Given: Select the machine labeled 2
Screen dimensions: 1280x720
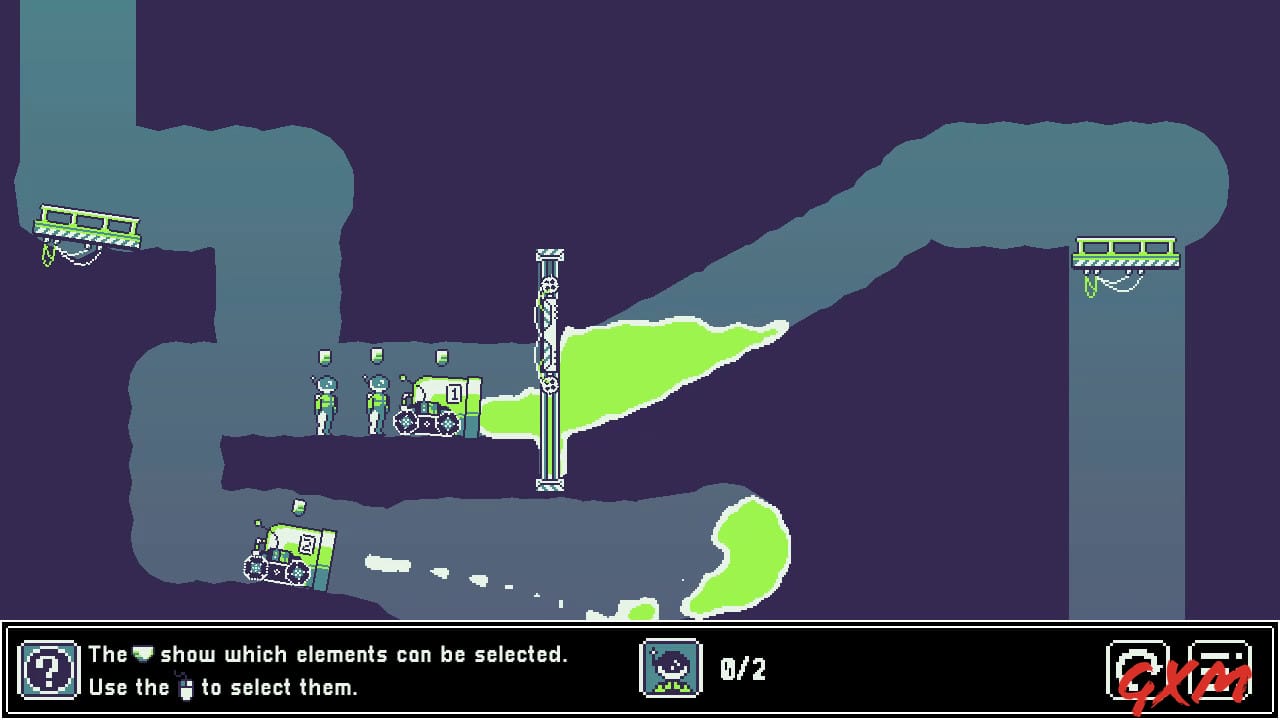Looking at the screenshot, I should click(x=290, y=555).
